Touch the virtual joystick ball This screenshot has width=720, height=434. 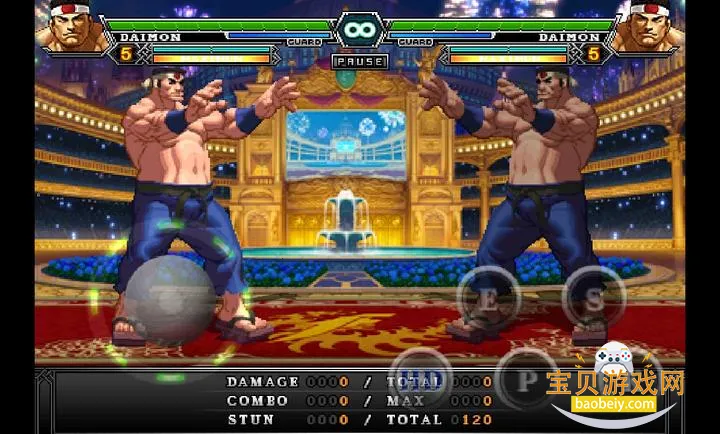(x=171, y=300)
